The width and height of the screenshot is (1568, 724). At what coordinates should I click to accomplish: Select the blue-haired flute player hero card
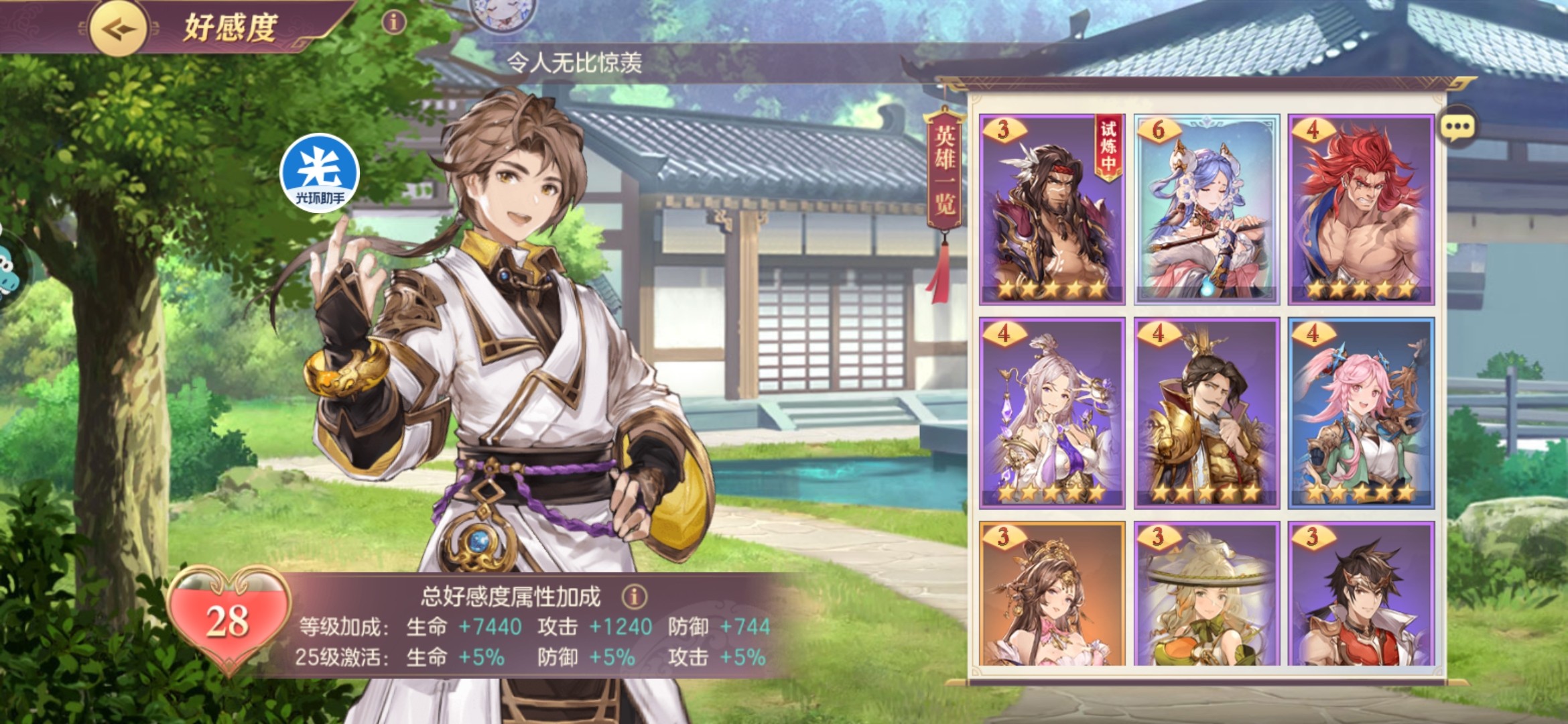tap(1206, 209)
